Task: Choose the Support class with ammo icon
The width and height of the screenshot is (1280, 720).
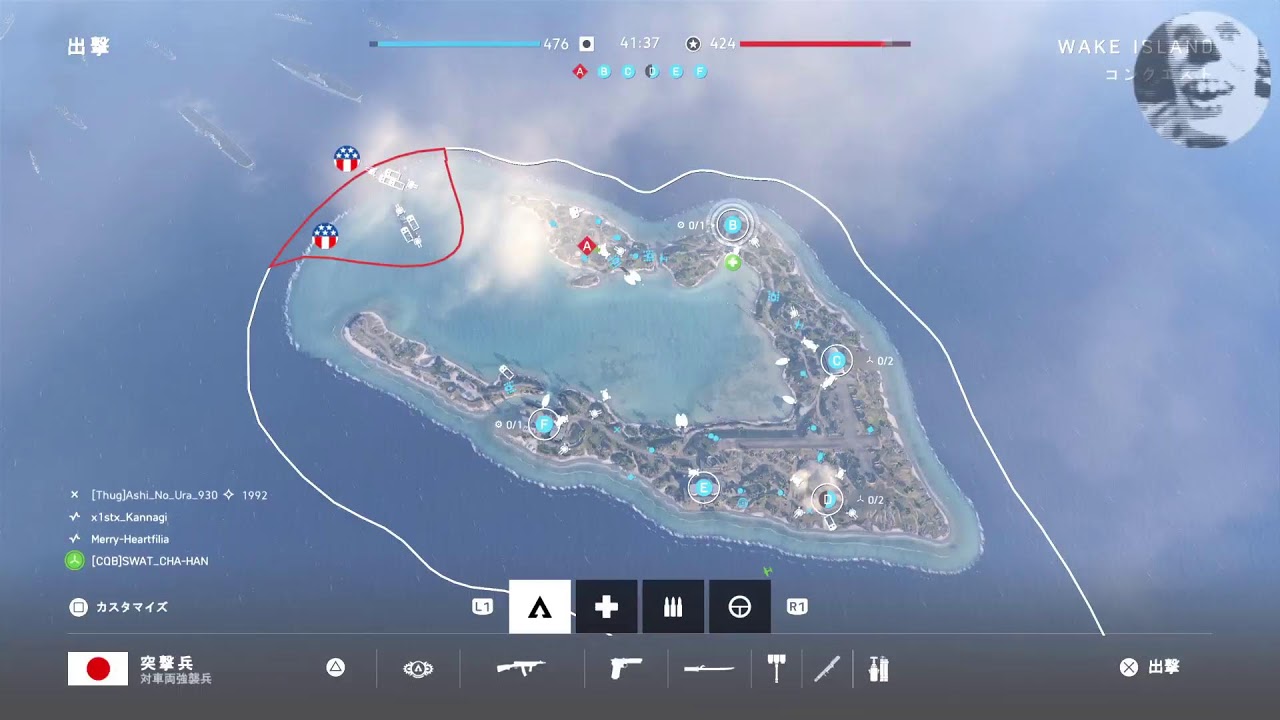Action: click(x=673, y=607)
